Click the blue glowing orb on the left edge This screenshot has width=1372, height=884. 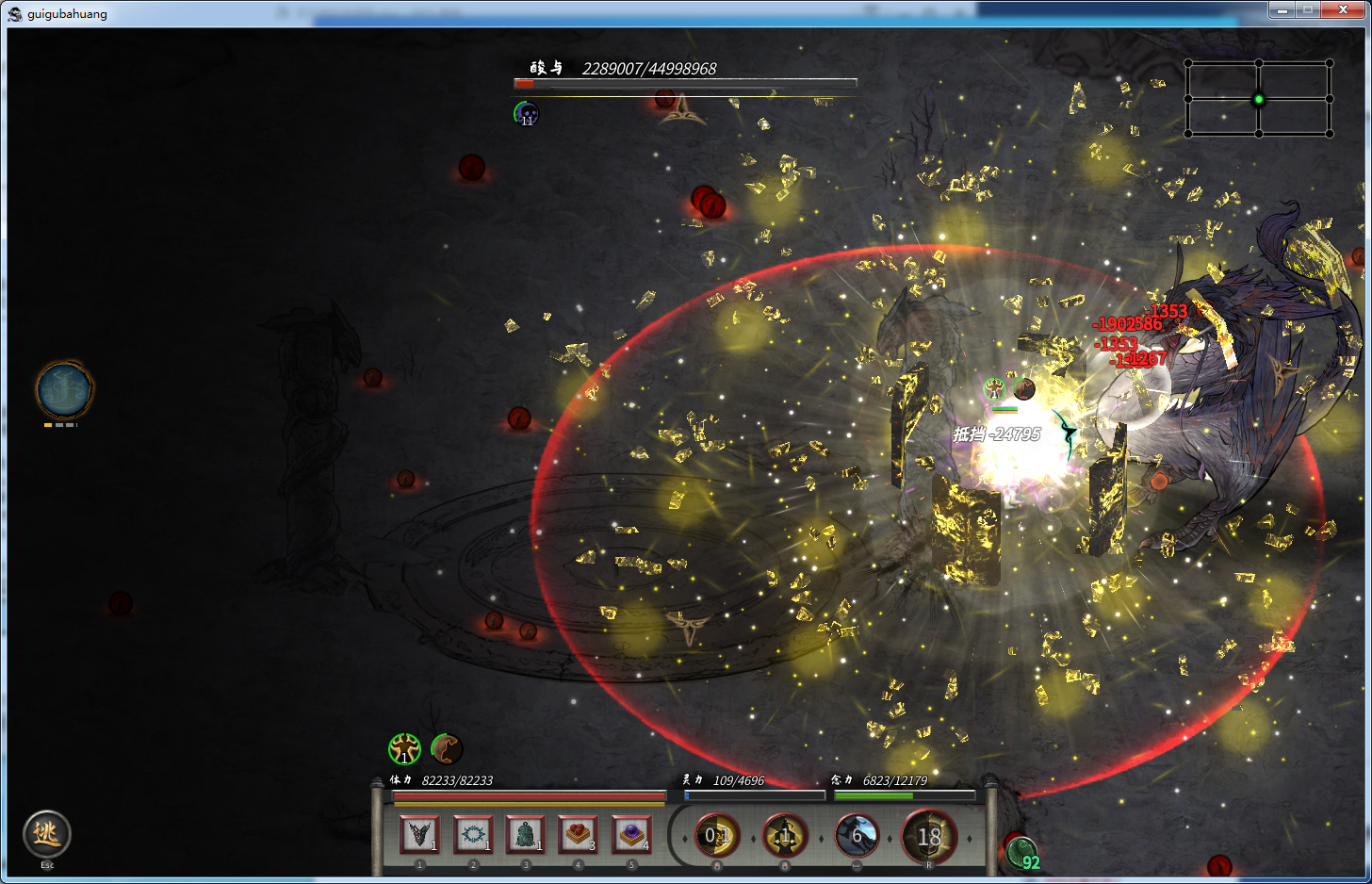(x=64, y=389)
